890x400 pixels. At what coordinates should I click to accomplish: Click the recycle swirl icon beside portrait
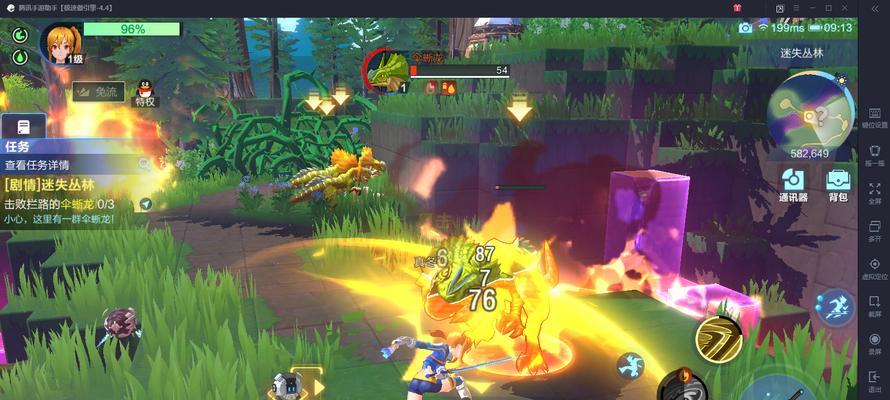pyautogui.click(x=20, y=35)
